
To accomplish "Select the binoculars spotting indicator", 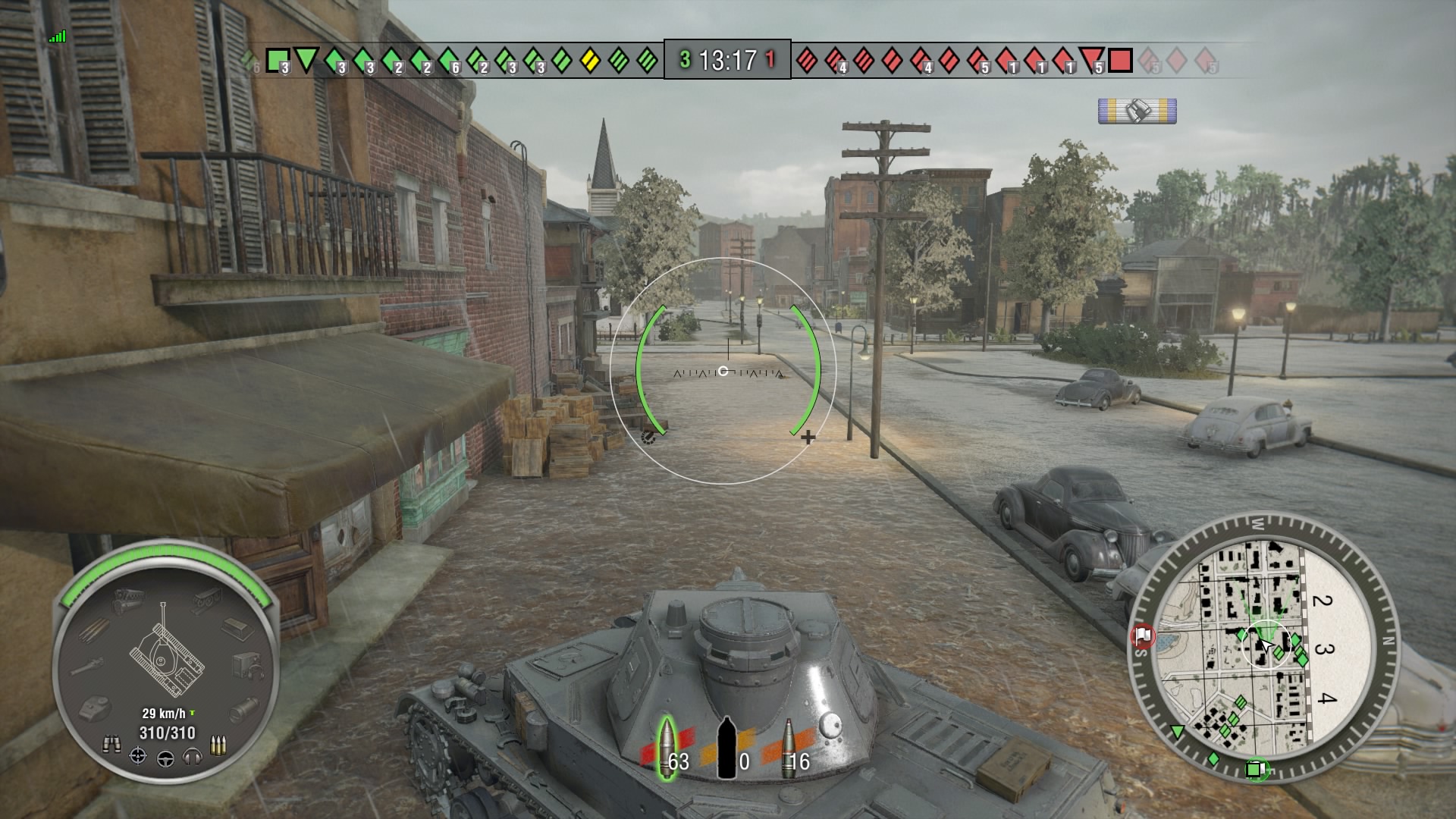I will tap(113, 744).
